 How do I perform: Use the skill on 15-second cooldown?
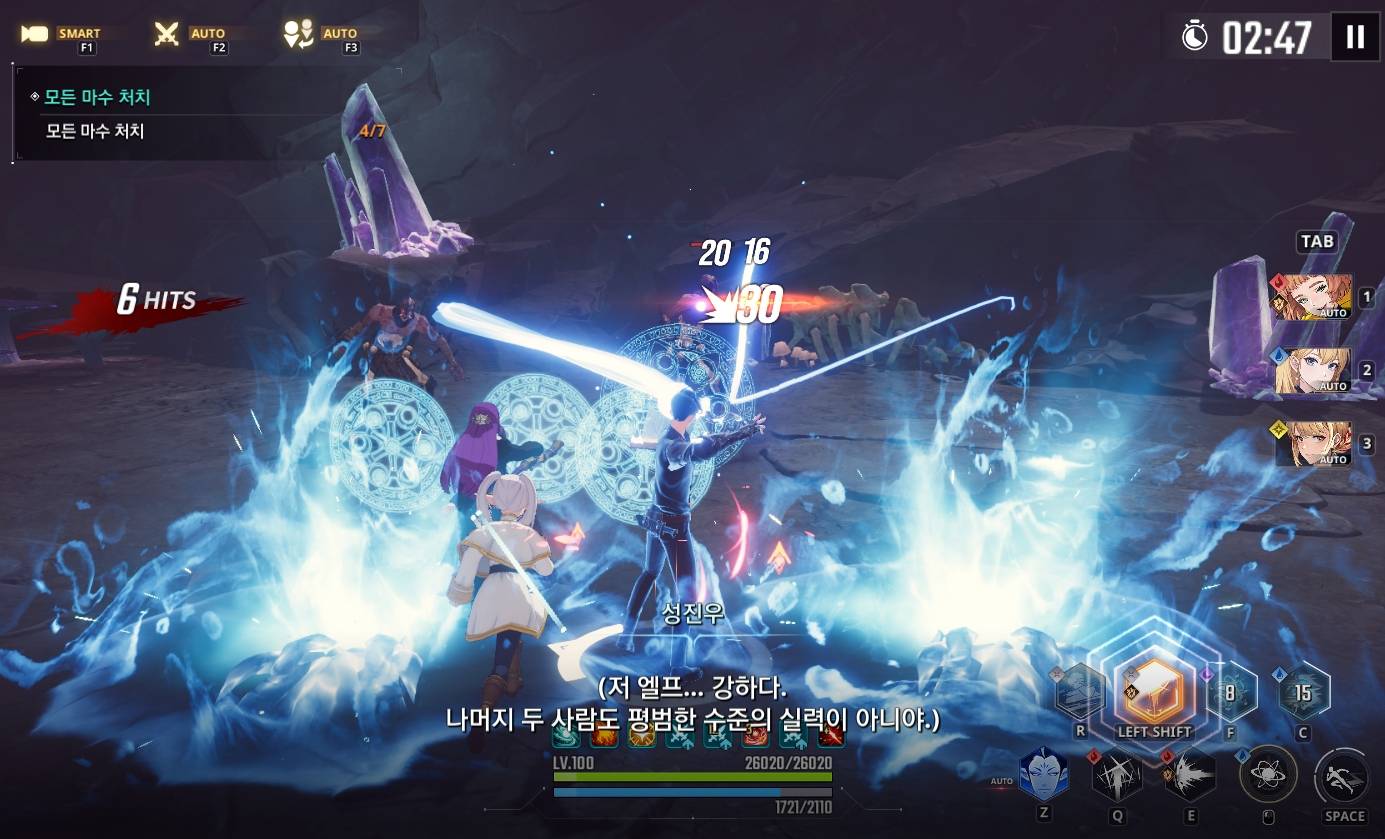(x=1303, y=691)
